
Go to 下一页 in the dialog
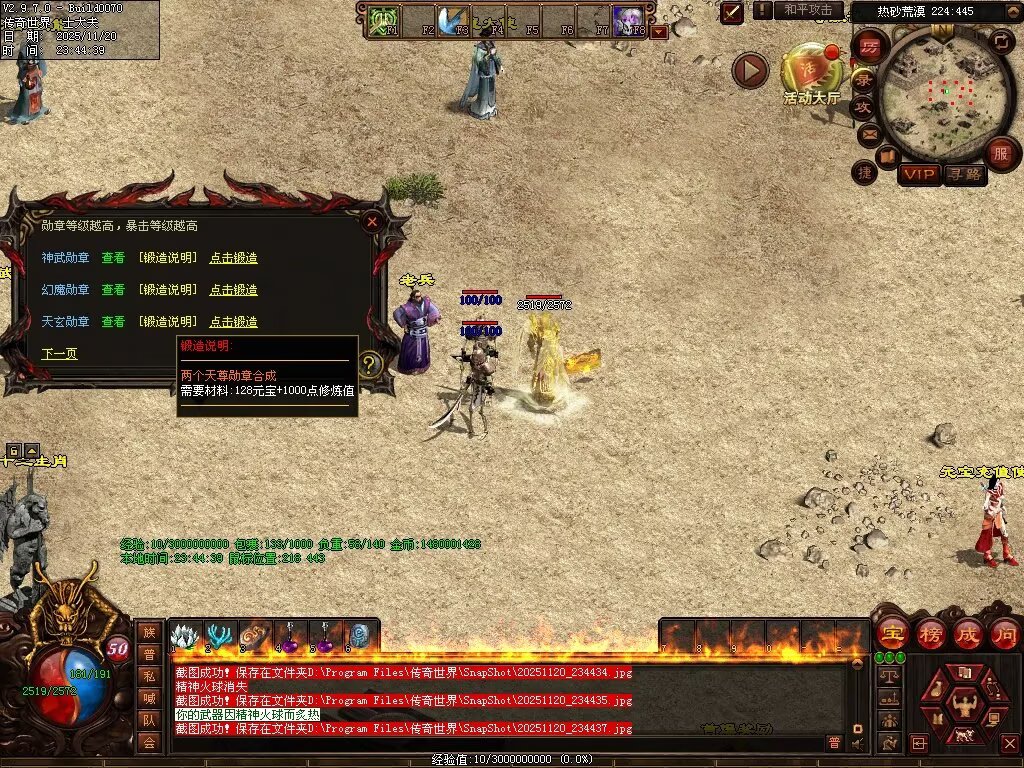(x=59, y=354)
